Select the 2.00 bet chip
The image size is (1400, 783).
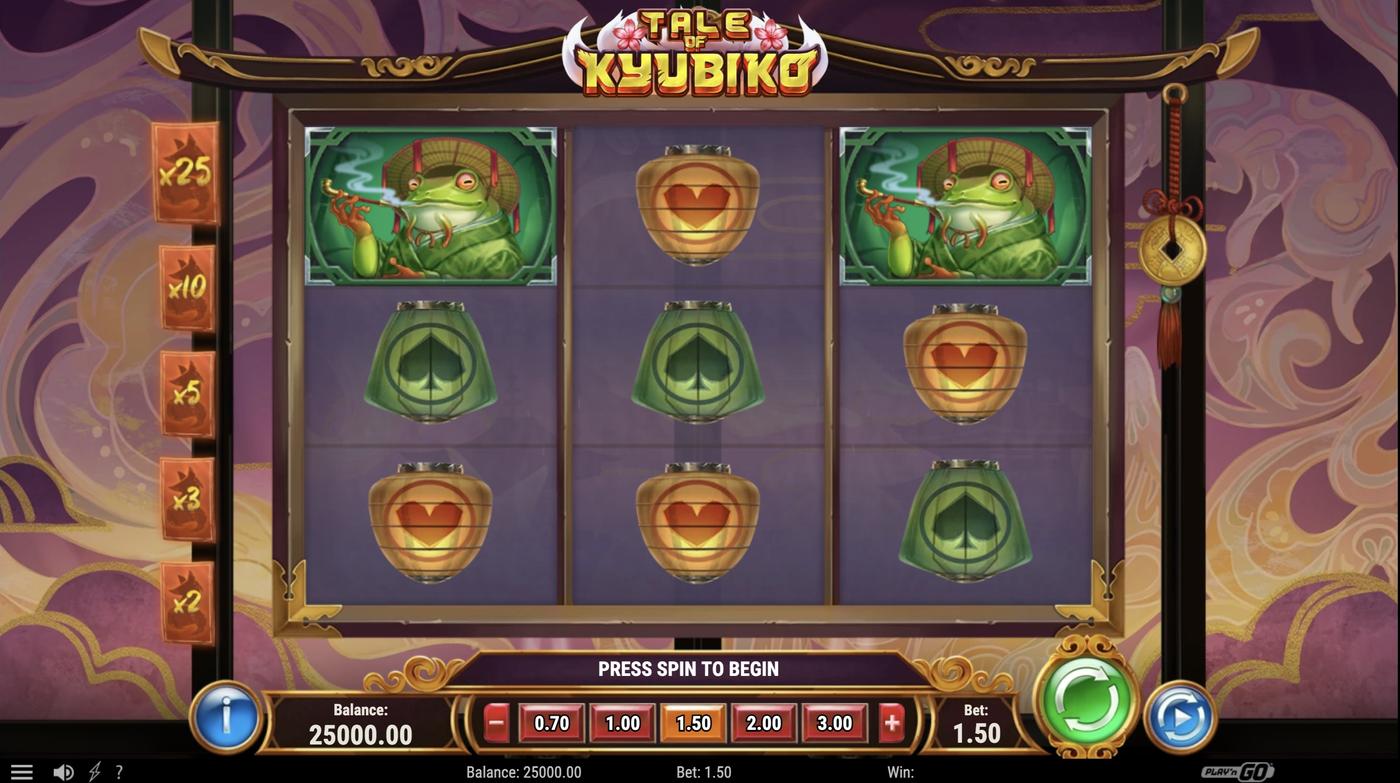click(x=763, y=720)
